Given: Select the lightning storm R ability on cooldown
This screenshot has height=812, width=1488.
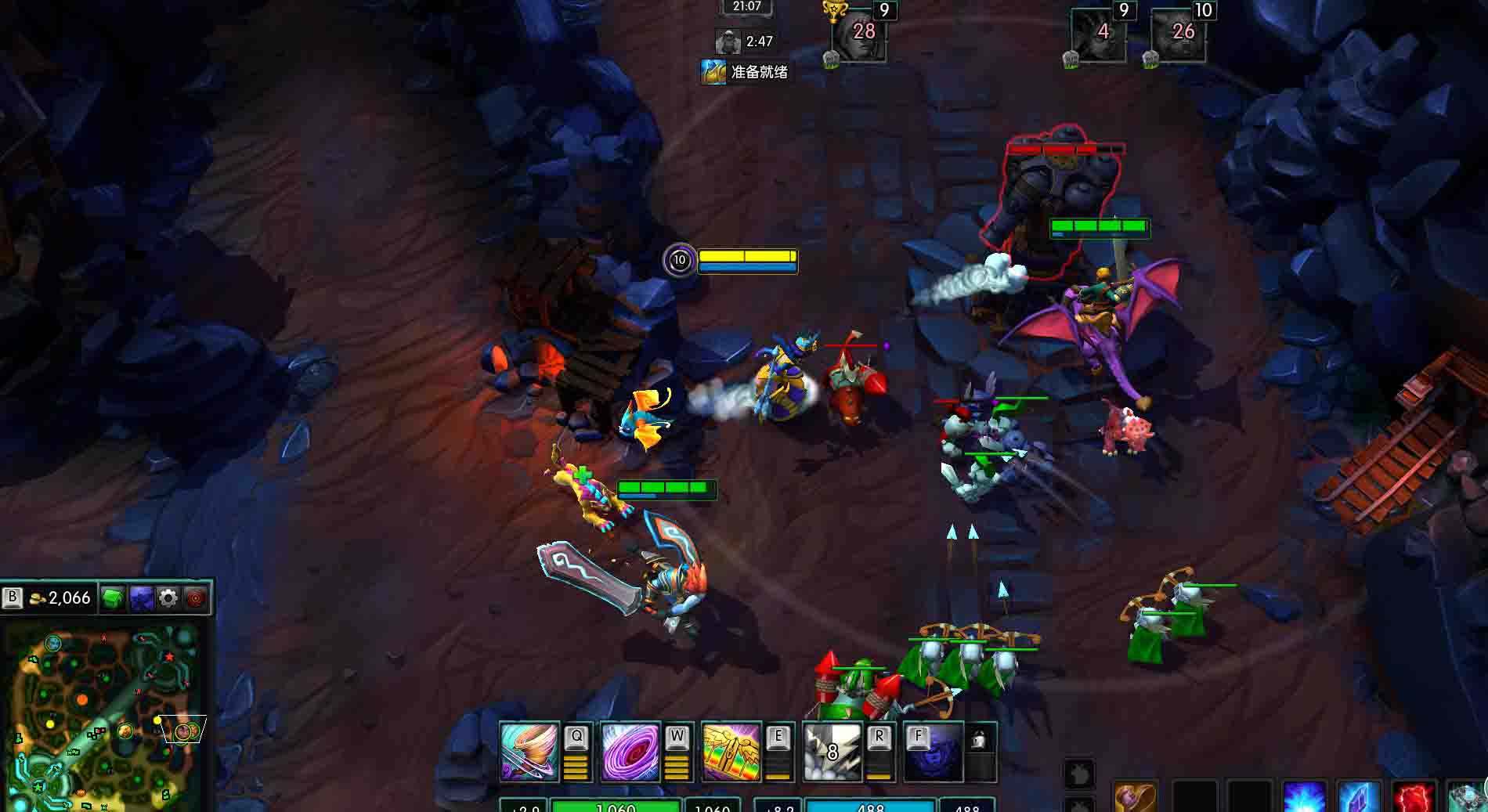Looking at the screenshot, I should click(832, 752).
